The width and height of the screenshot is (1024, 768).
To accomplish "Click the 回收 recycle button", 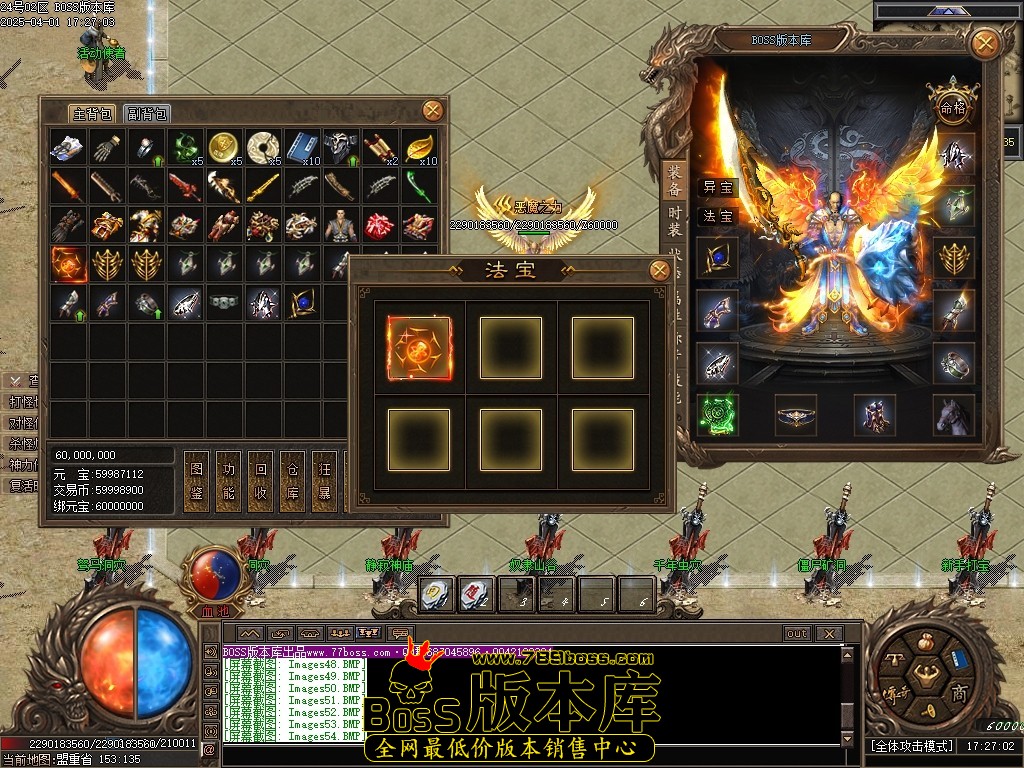I will click(x=260, y=480).
